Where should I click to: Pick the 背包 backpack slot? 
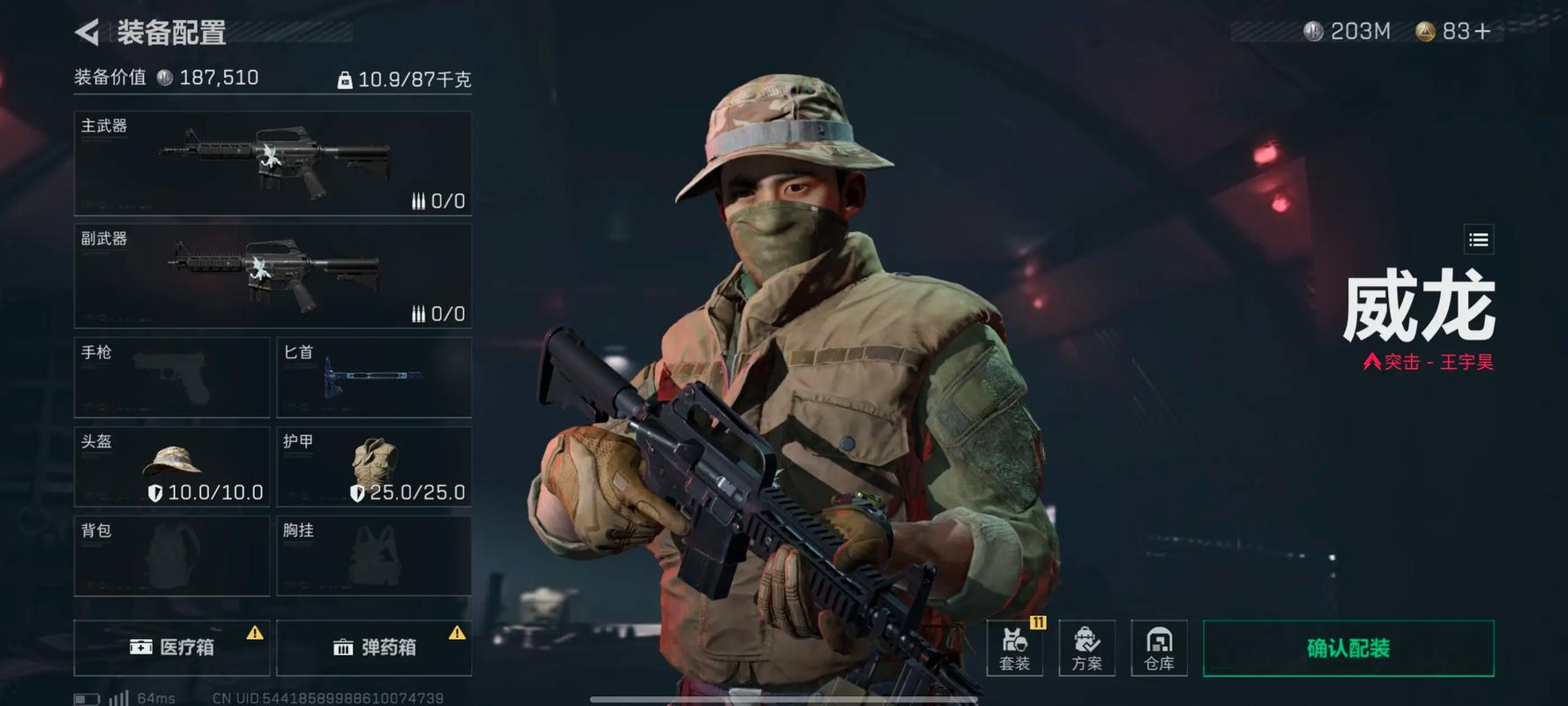(172, 556)
